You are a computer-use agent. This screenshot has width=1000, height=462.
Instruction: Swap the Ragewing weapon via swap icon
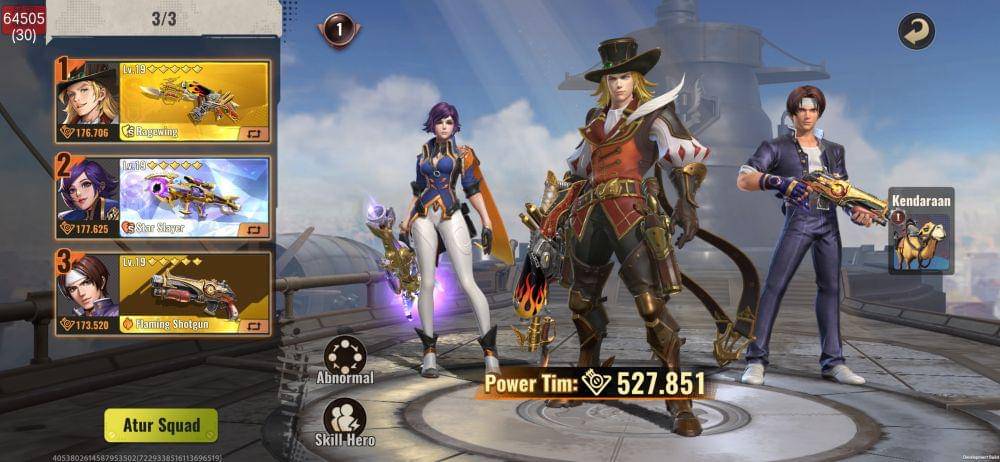point(254,132)
